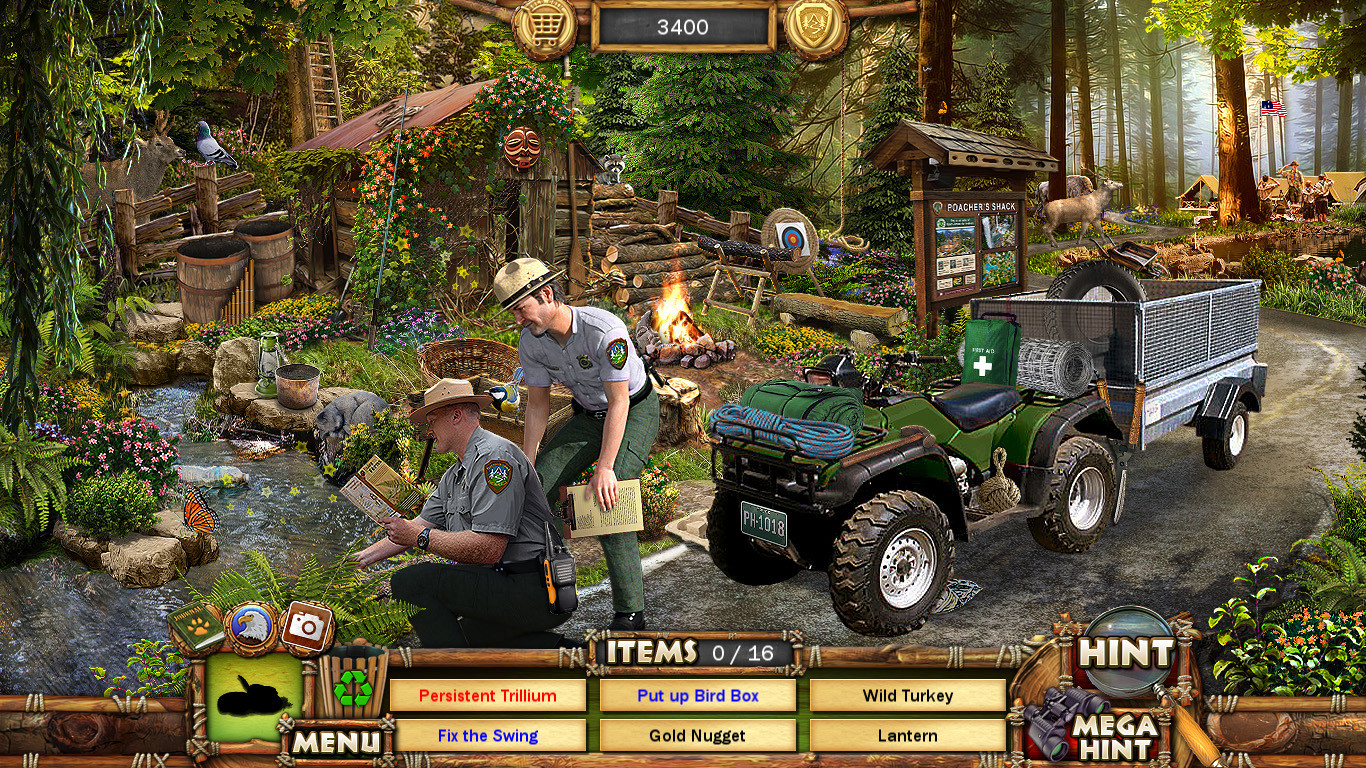
Task: Select 'Lantern' from the item list
Action: (906, 735)
